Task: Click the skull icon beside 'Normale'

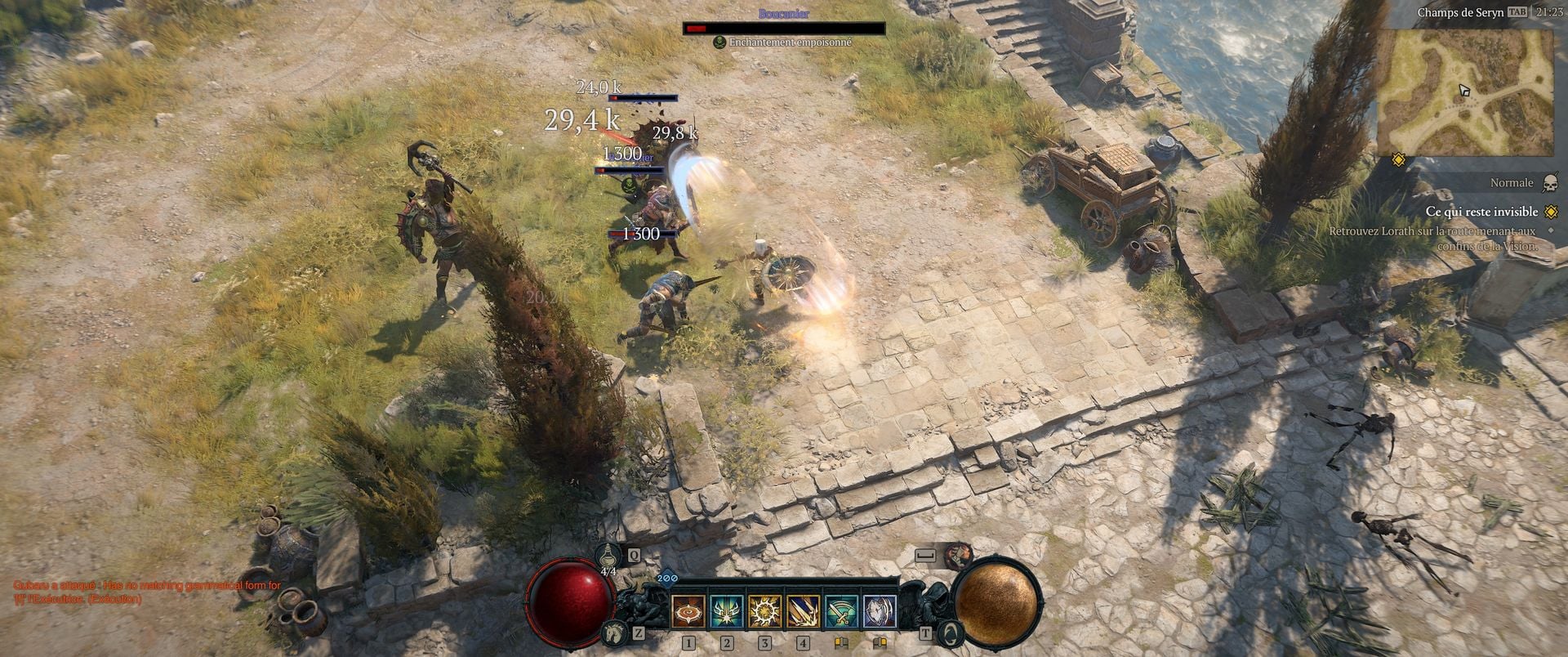Action: point(1549,183)
